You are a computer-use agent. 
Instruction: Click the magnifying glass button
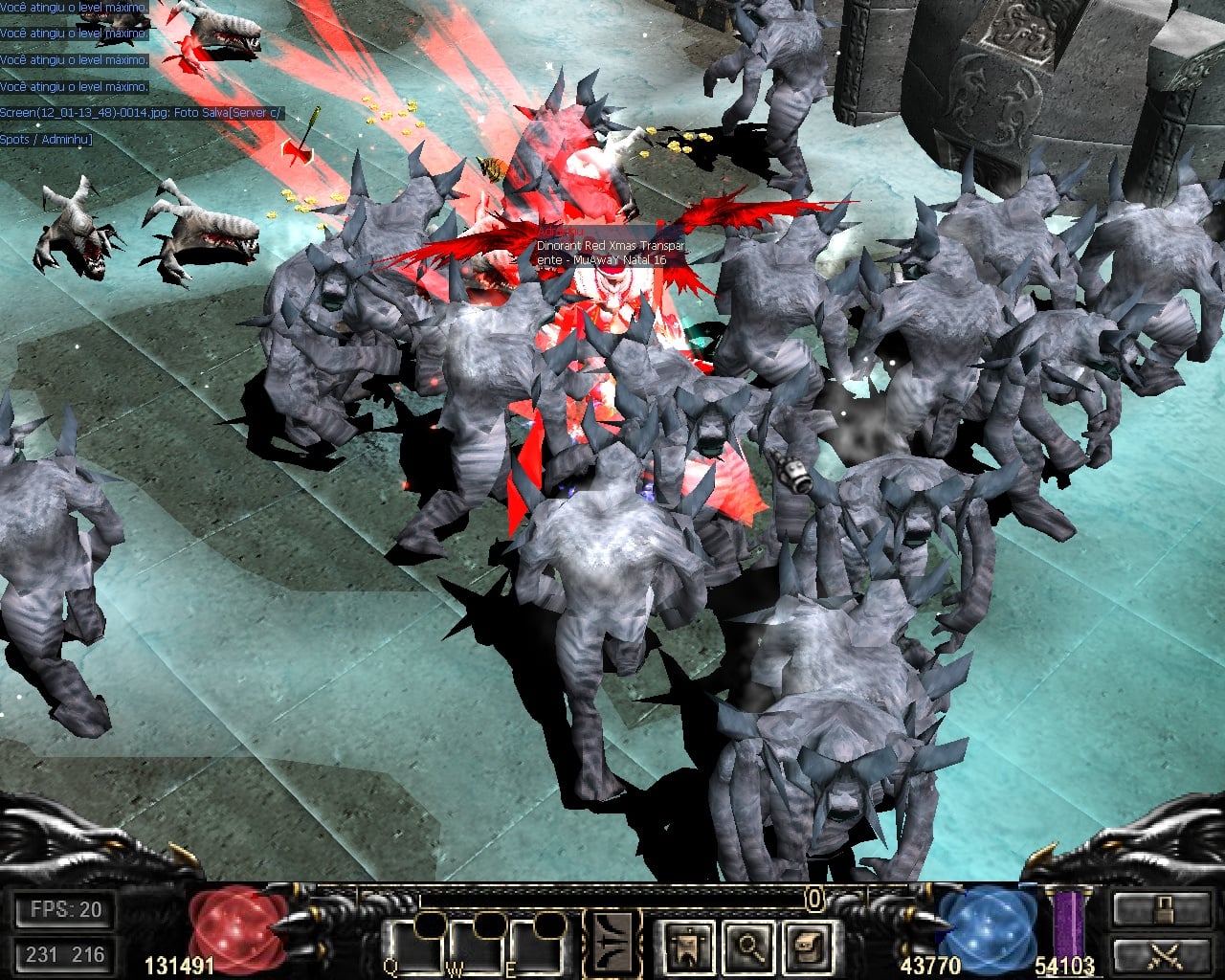748,946
